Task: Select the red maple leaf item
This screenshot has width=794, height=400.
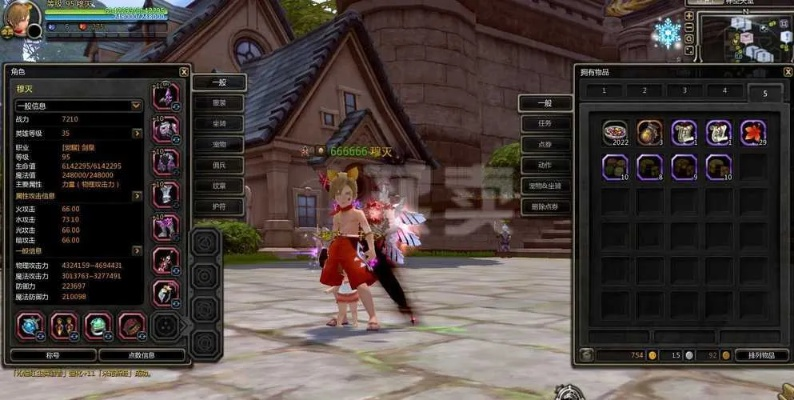Action: click(x=753, y=133)
